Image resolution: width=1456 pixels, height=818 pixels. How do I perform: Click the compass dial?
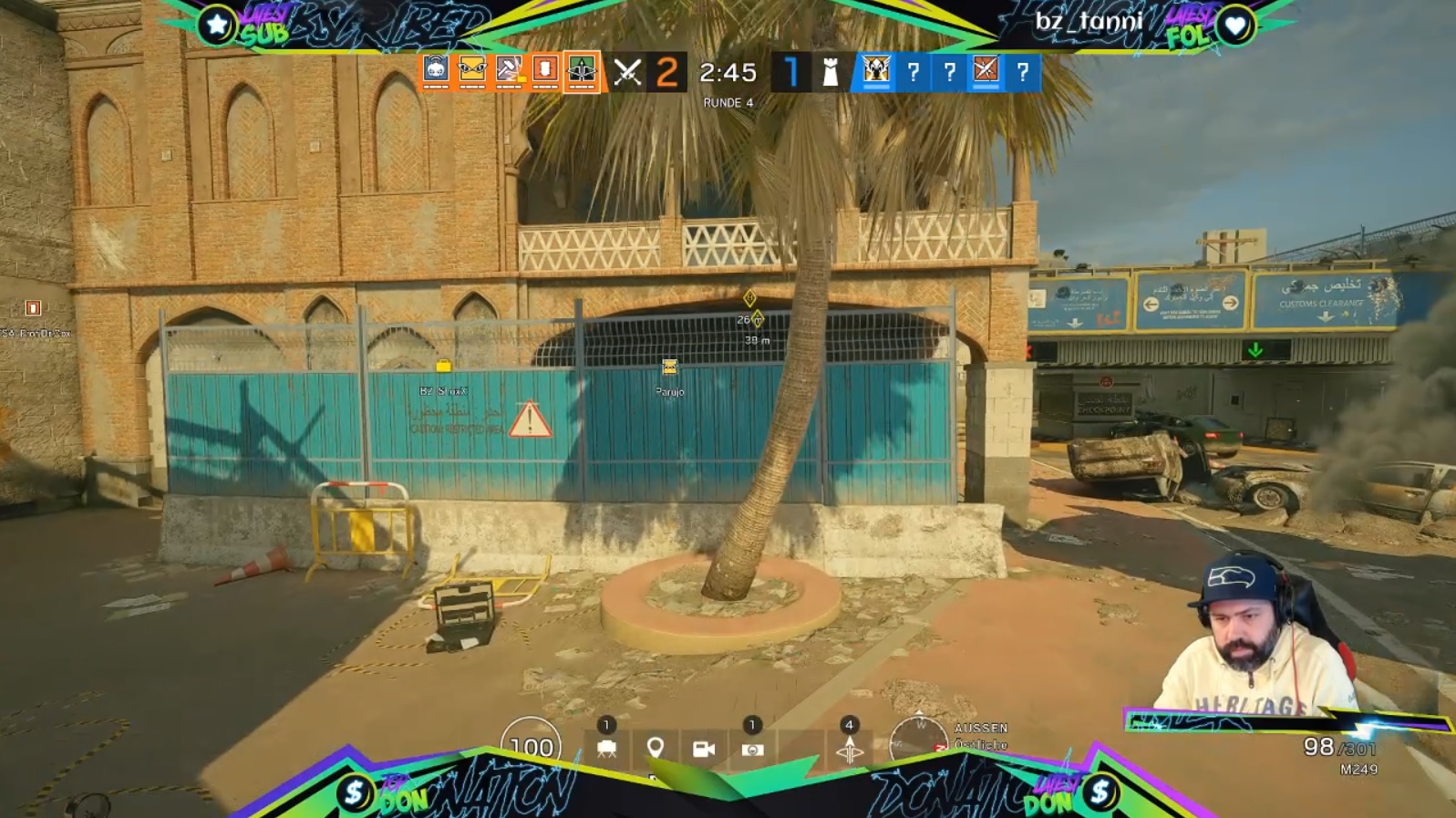[x=918, y=742]
